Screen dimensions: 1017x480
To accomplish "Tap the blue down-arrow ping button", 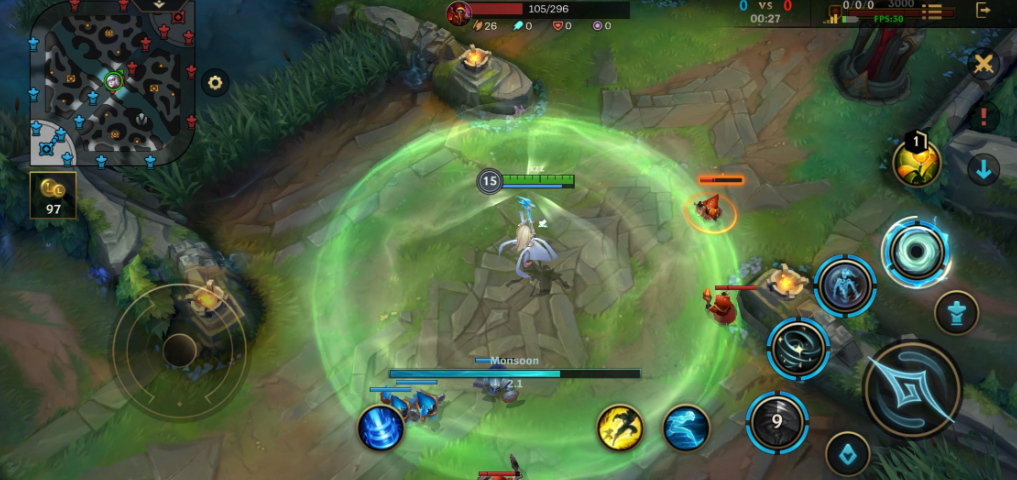I will (x=984, y=169).
